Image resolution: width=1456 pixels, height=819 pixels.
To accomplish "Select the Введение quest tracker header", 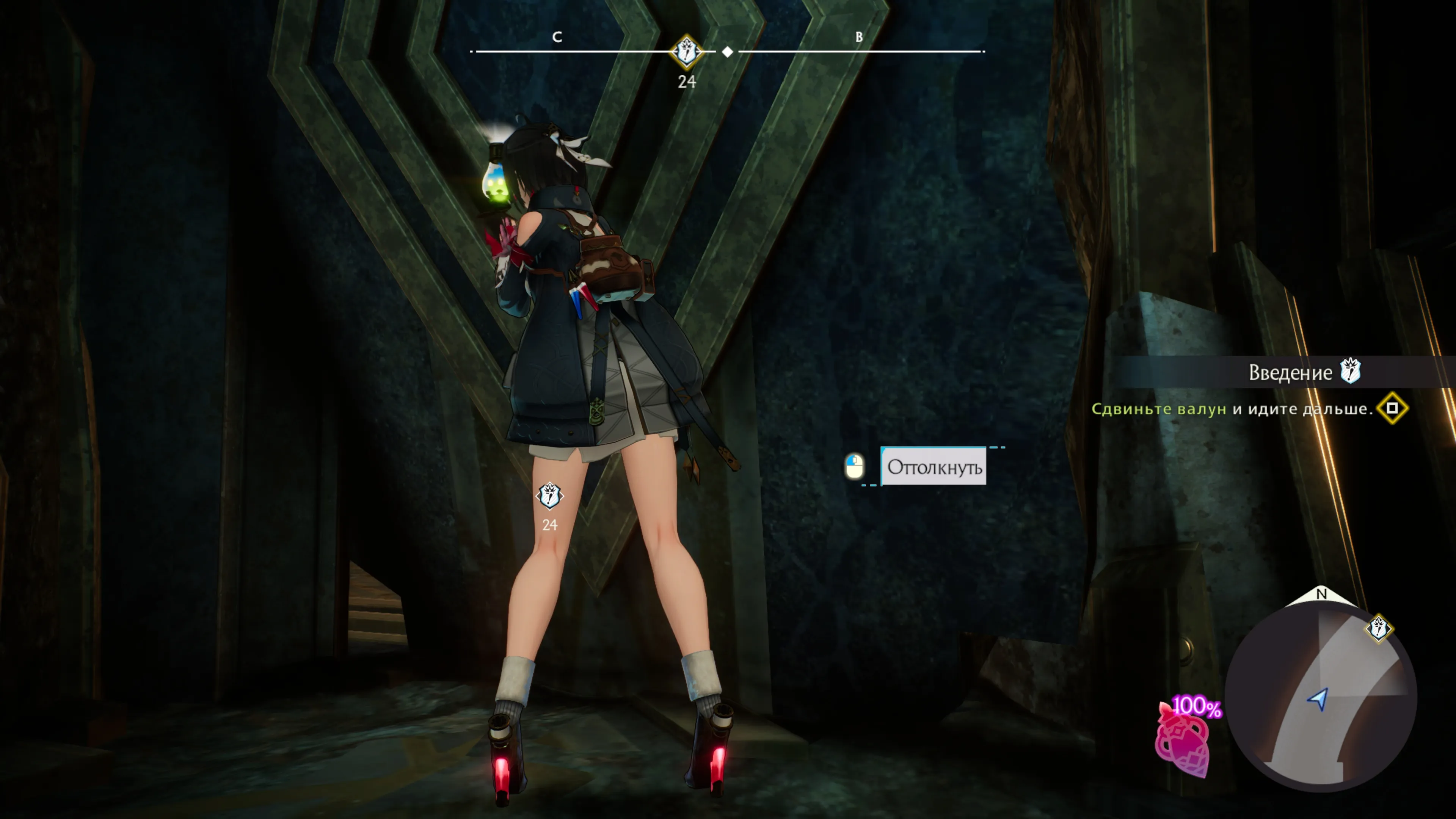I will [x=1290, y=372].
